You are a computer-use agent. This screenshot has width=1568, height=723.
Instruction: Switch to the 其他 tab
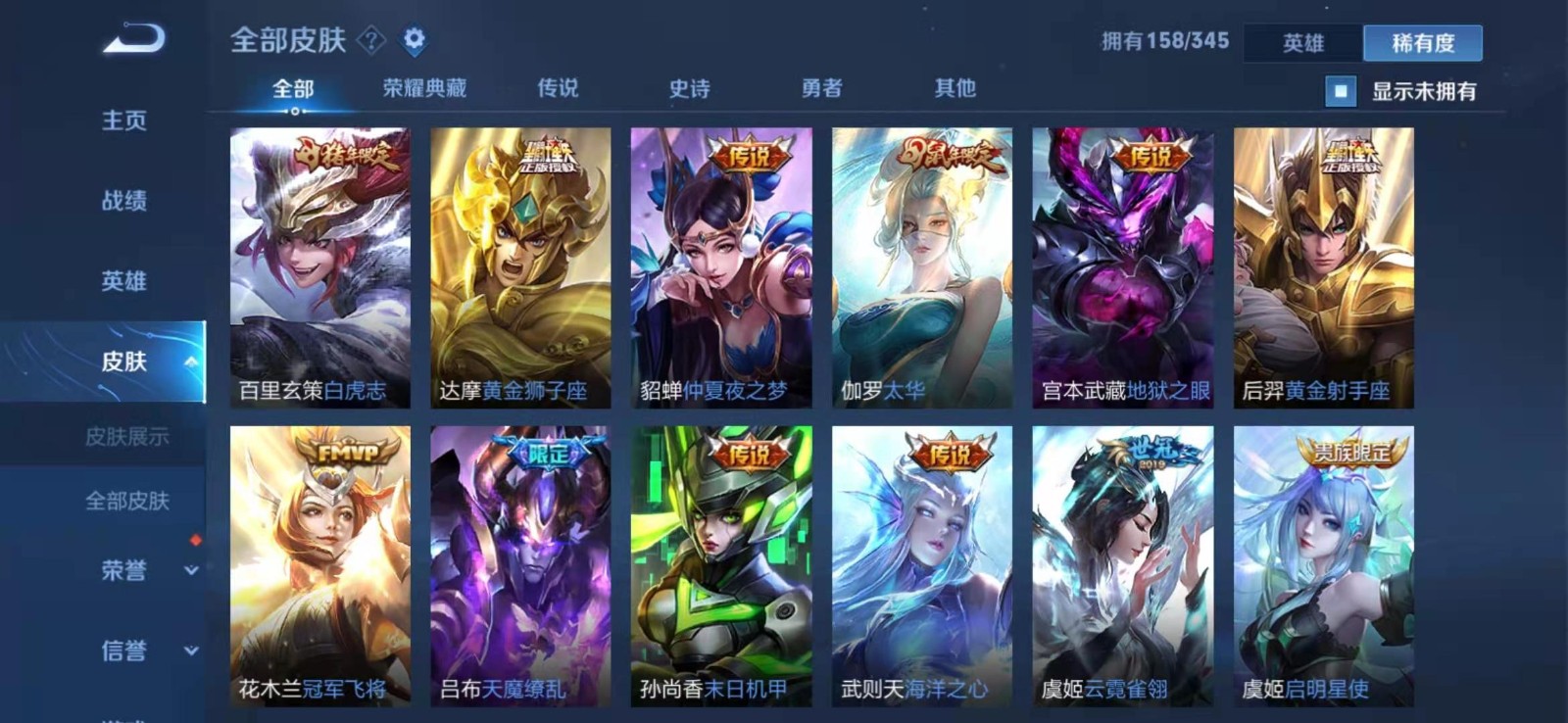click(x=955, y=87)
